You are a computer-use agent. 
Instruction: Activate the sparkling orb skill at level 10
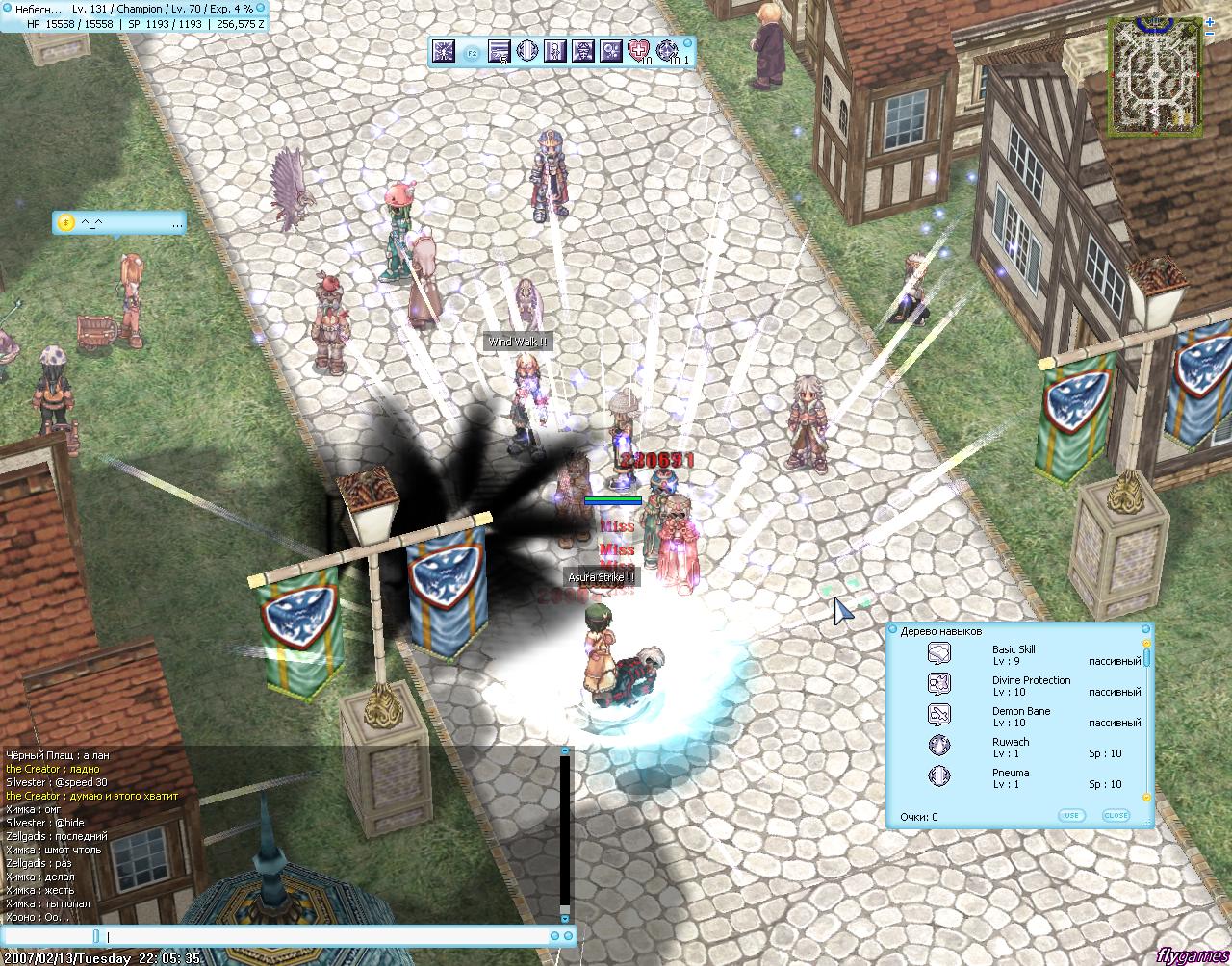(667, 51)
